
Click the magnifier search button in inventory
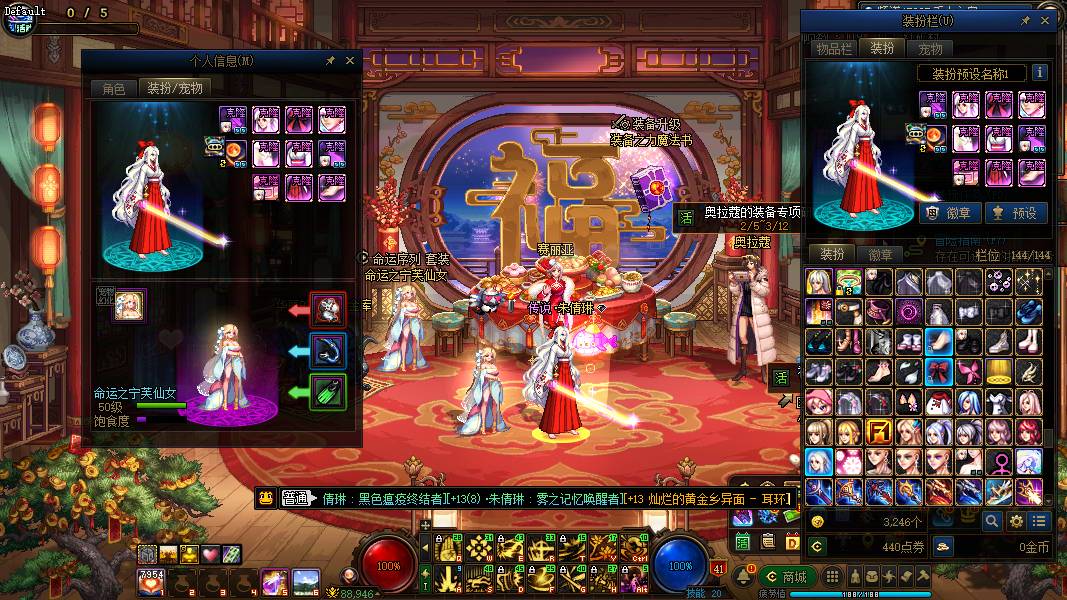click(x=991, y=521)
